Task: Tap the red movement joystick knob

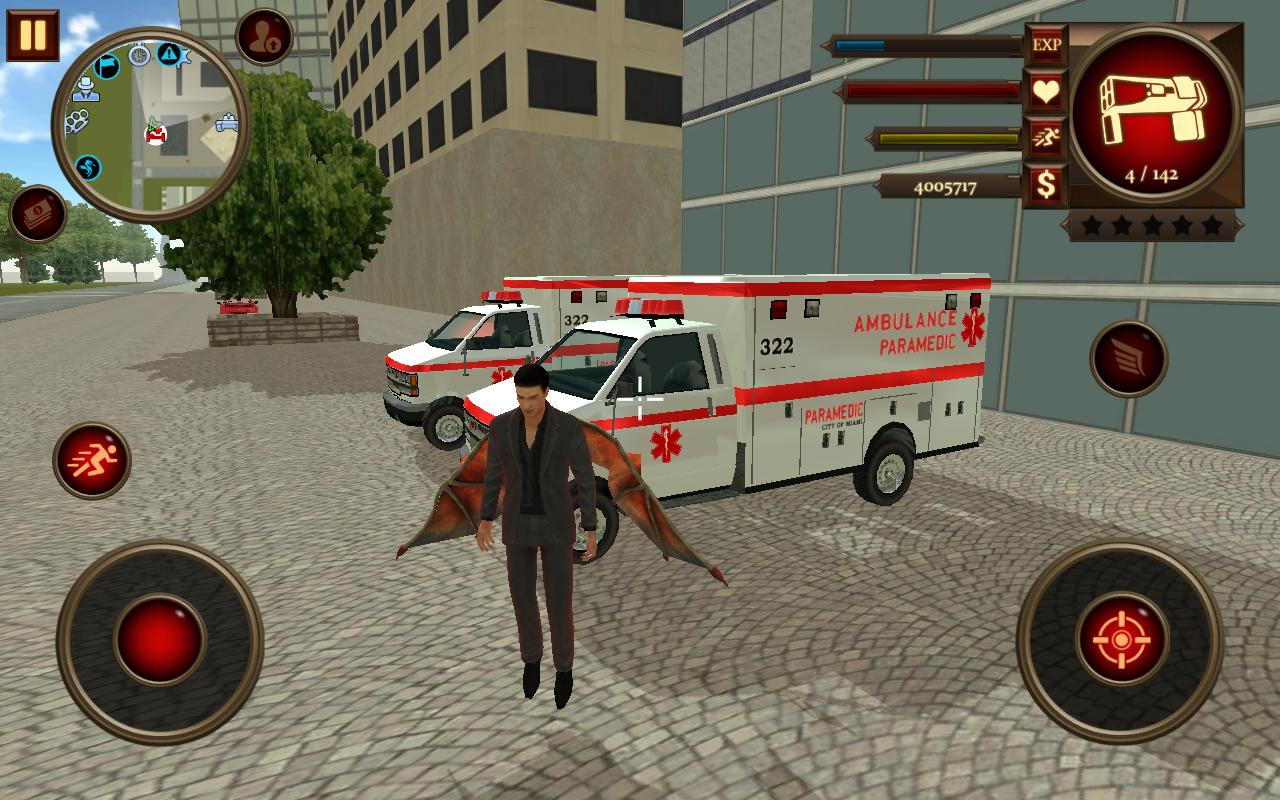Action: pos(160,639)
